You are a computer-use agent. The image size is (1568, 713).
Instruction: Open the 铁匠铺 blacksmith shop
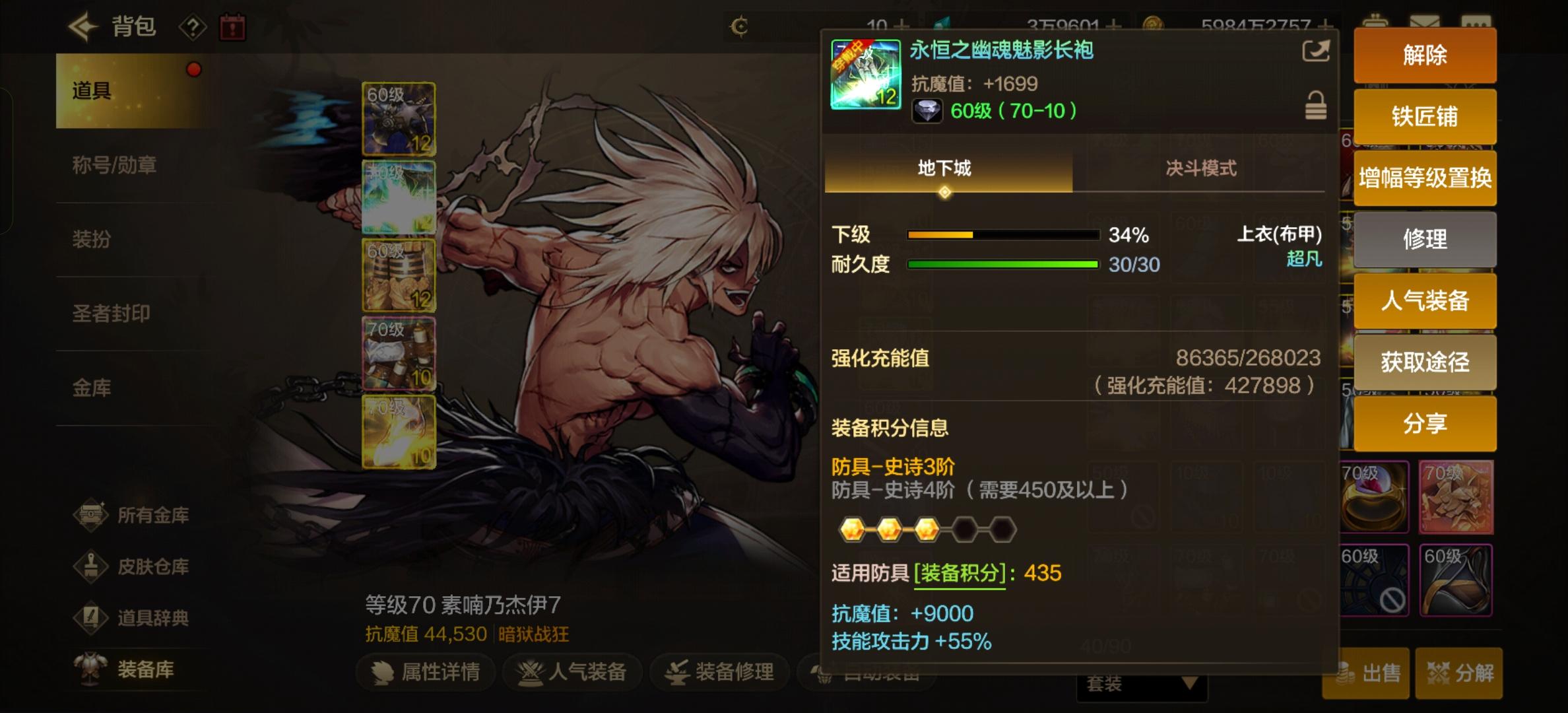[1425, 116]
